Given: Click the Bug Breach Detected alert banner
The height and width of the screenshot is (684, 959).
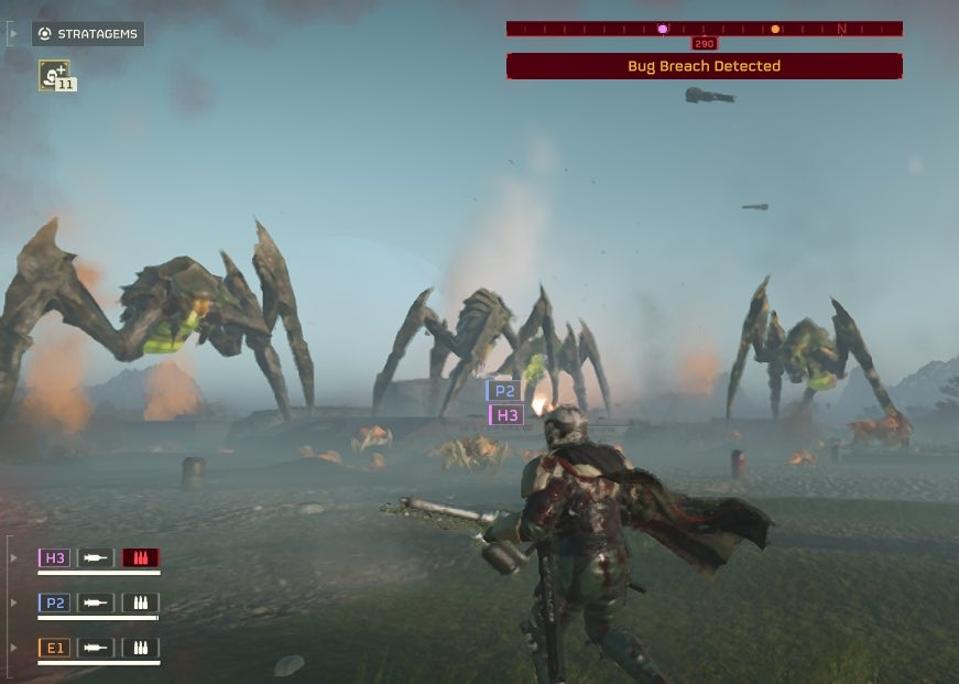Looking at the screenshot, I should tap(704, 66).
